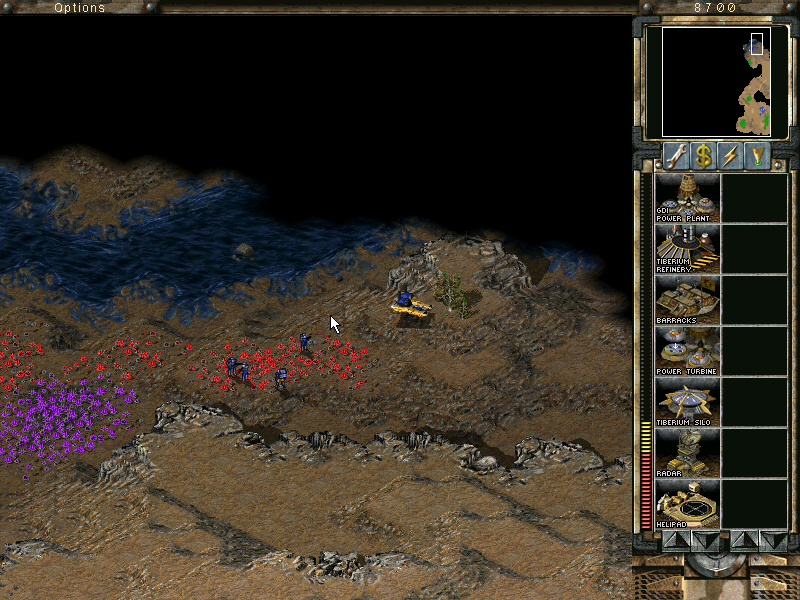Activate the wrench repair mode button

point(676,156)
